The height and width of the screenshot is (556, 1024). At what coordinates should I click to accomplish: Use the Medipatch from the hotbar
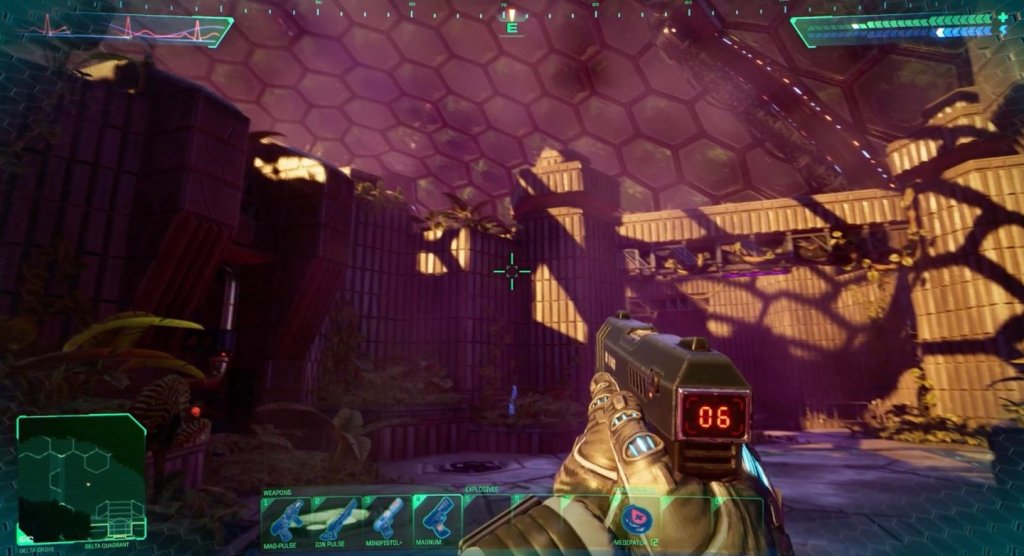click(634, 520)
